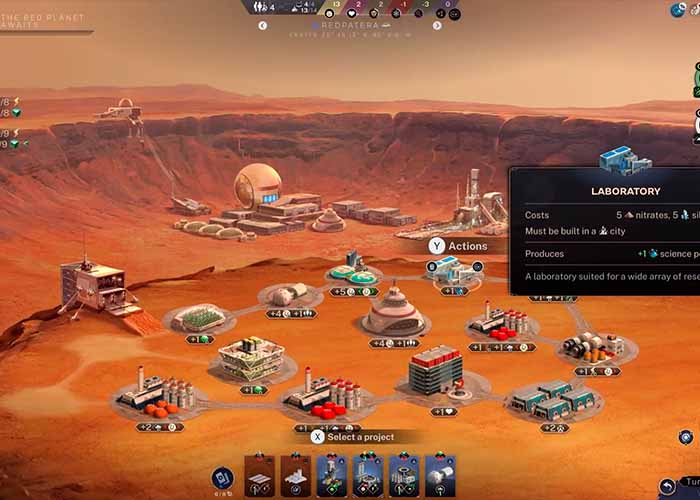This screenshot has width=700, height=500.
Task: Select the central dome building tile
Action: click(395, 312)
